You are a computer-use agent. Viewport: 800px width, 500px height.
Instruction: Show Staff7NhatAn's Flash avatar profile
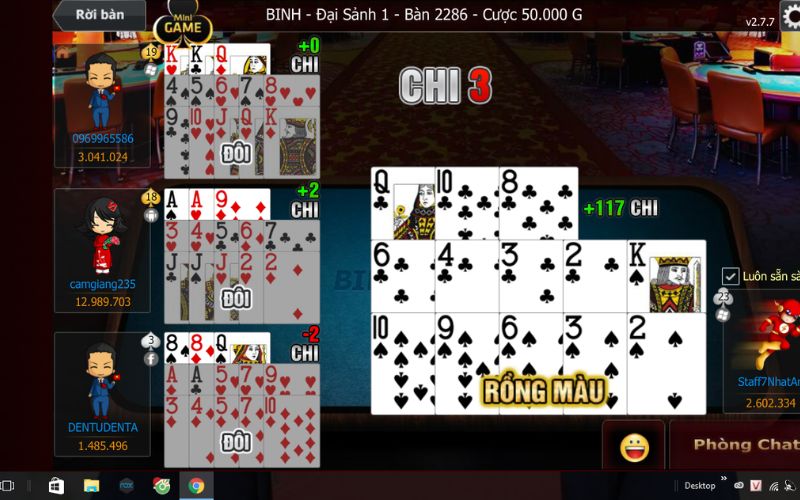pos(776,340)
